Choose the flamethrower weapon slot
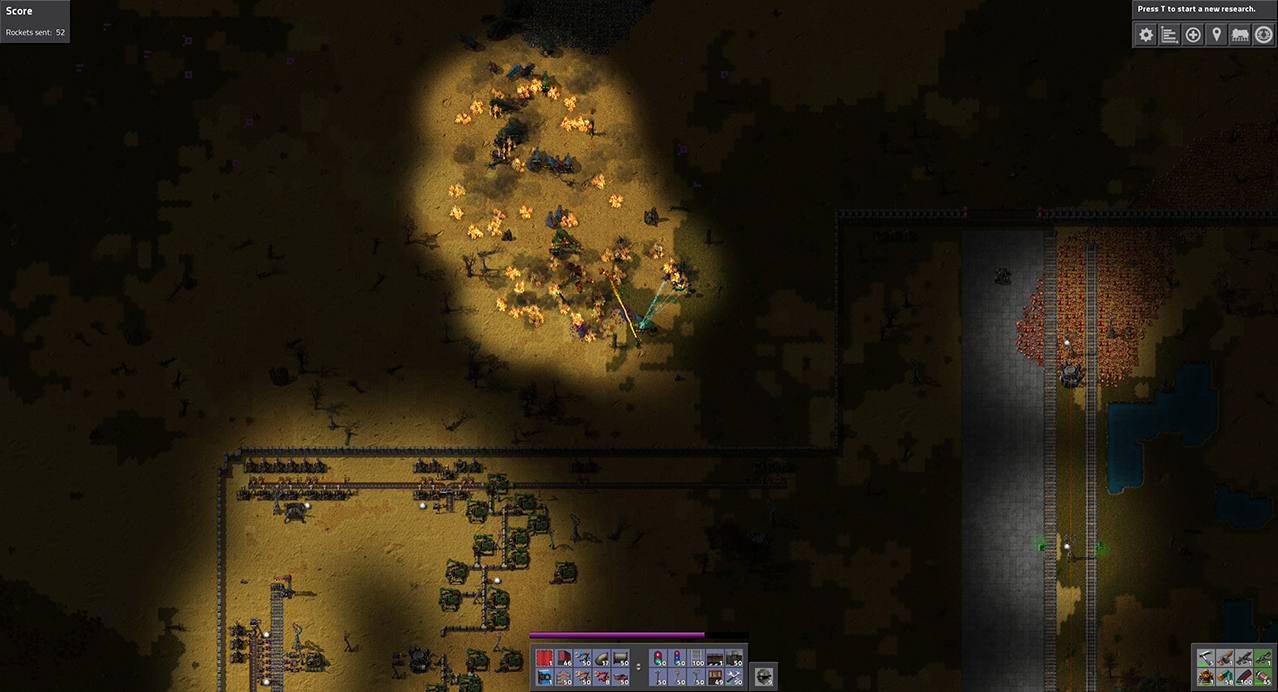Image resolution: width=1278 pixels, height=692 pixels. click(1225, 657)
